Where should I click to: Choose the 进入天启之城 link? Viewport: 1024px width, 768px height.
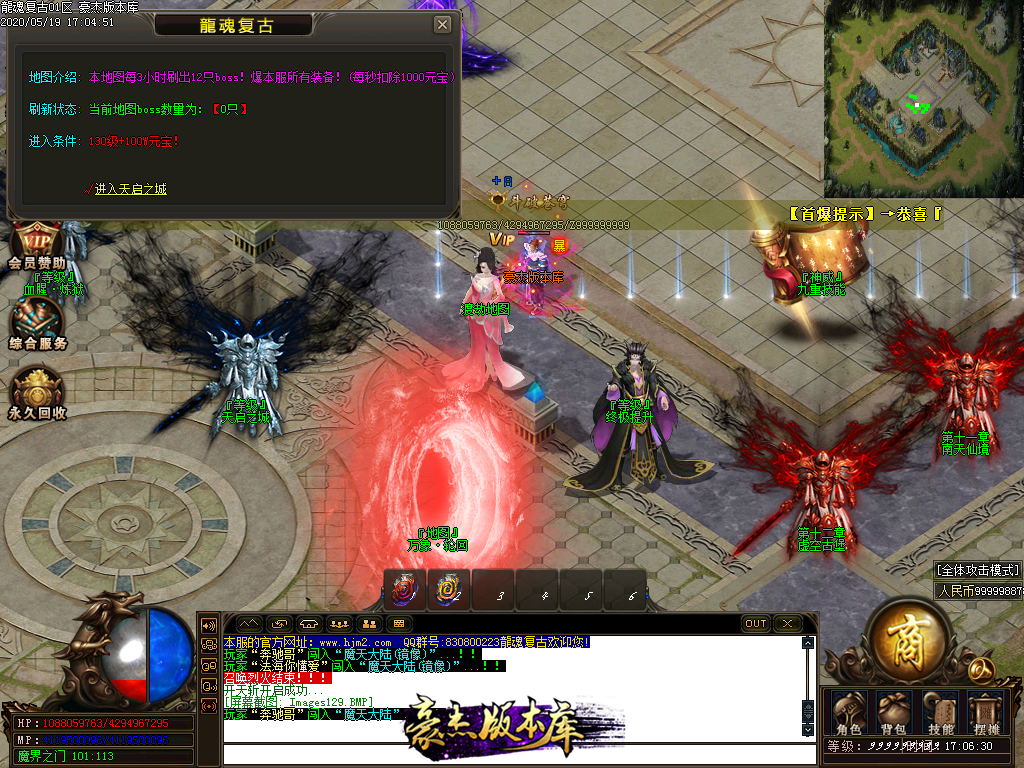coord(130,189)
